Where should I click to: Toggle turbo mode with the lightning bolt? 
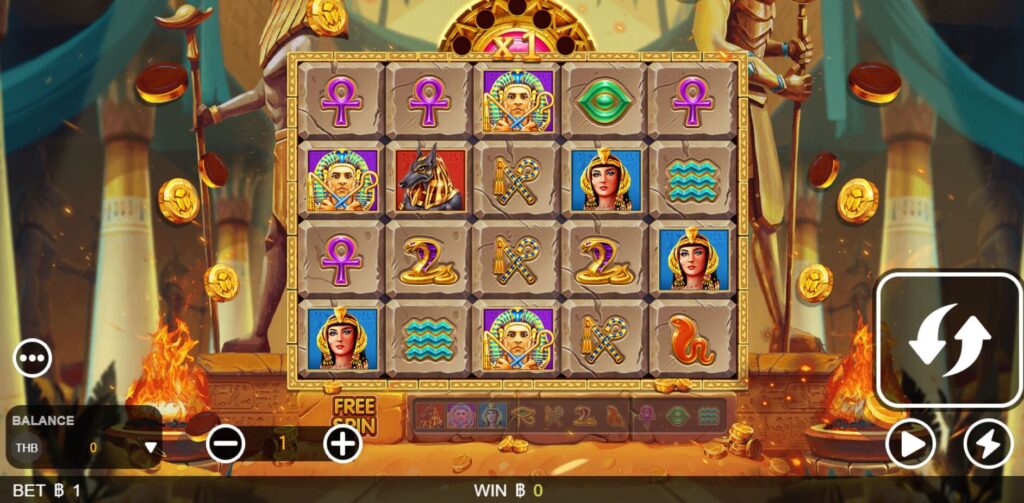click(x=988, y=443)
